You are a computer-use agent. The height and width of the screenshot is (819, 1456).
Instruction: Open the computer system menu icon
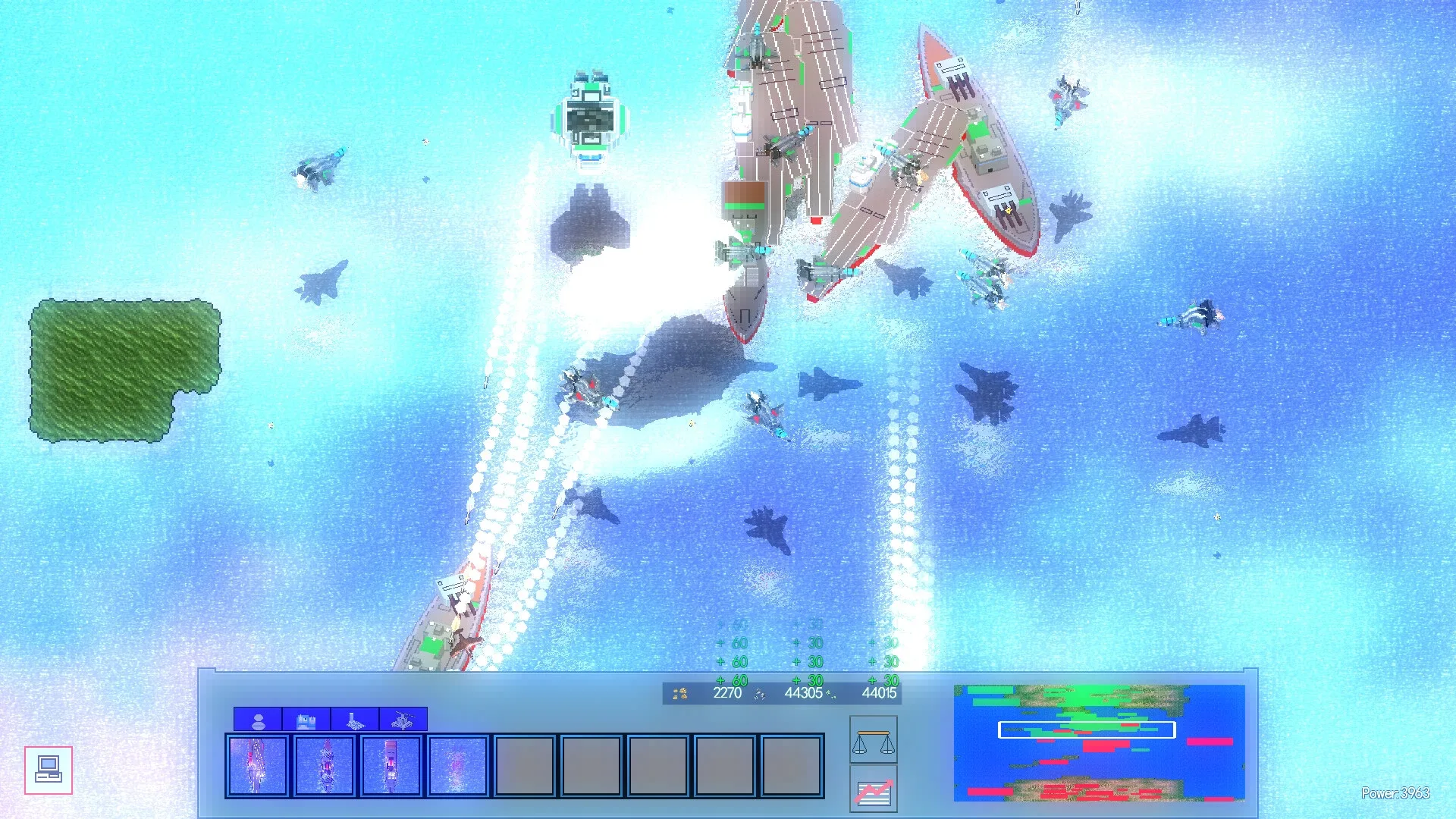(49, 771)
